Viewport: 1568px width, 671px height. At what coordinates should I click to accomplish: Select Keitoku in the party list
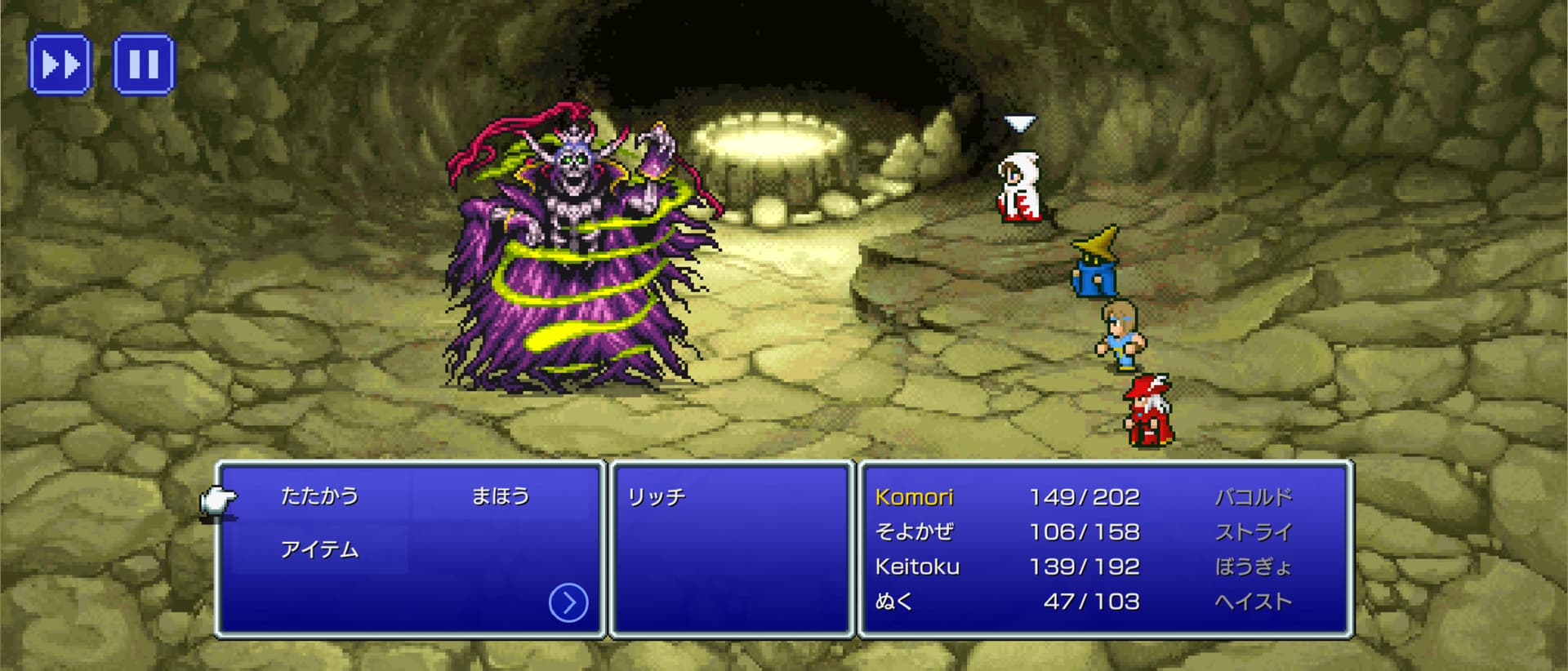(x=917, y=567)
